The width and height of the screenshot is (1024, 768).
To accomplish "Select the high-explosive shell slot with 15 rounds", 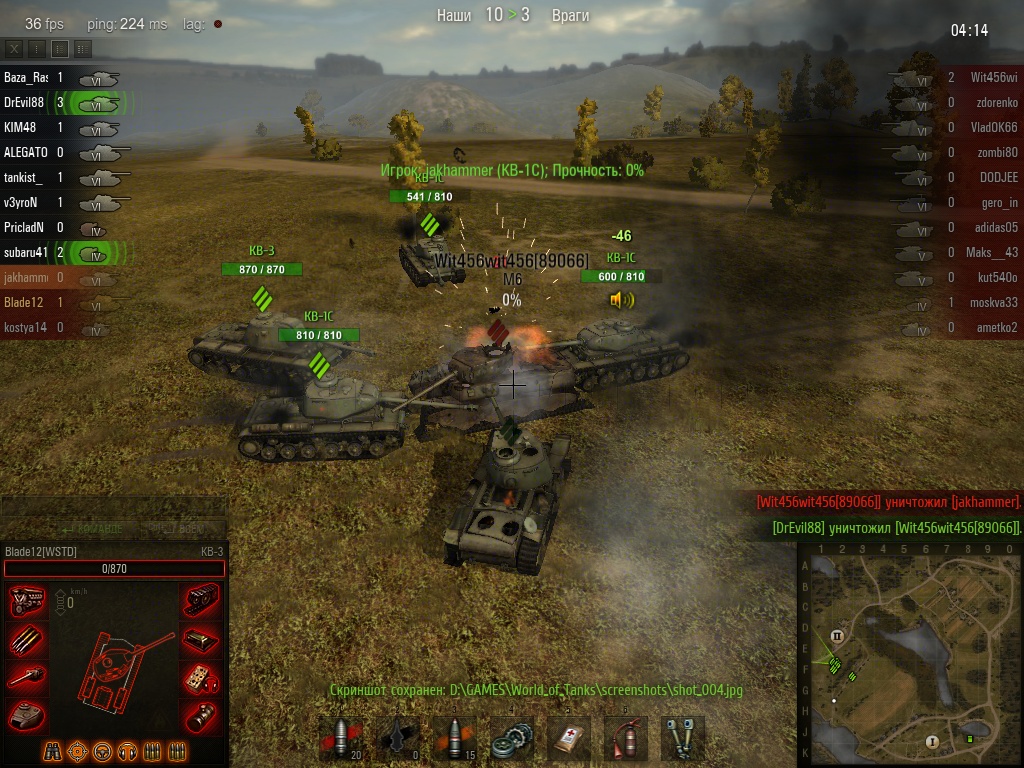I will [x=455, y=739].
